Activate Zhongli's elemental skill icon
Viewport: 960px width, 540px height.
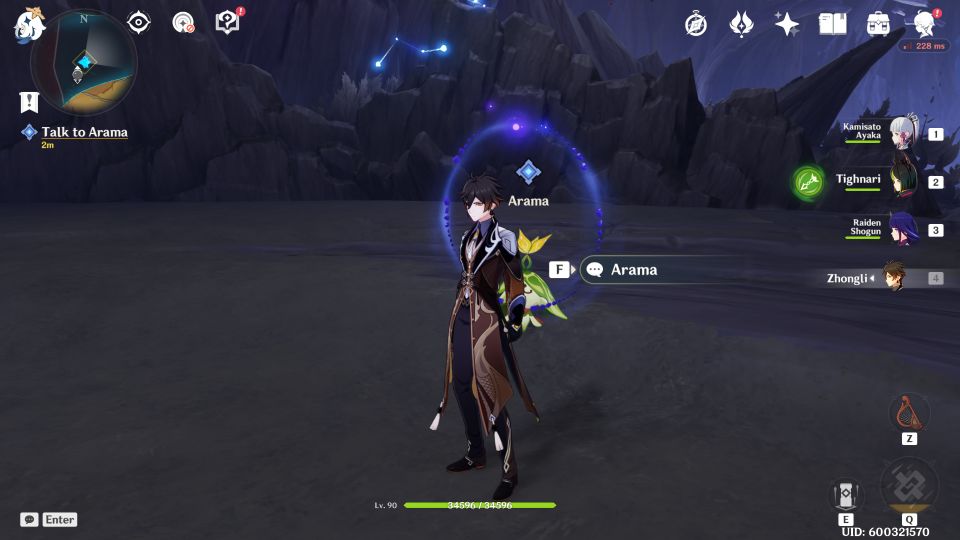coord(846,495)
